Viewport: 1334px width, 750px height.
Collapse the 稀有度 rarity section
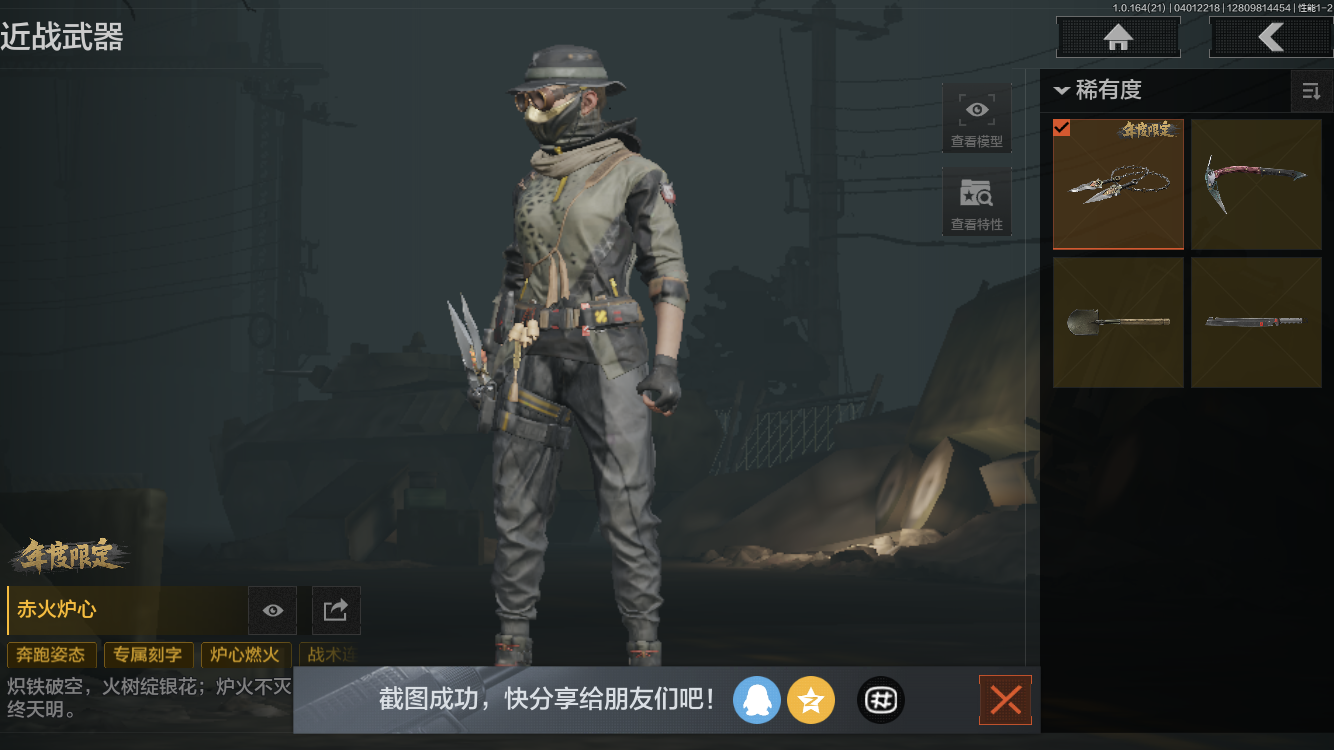click(x=1062, y=90)
